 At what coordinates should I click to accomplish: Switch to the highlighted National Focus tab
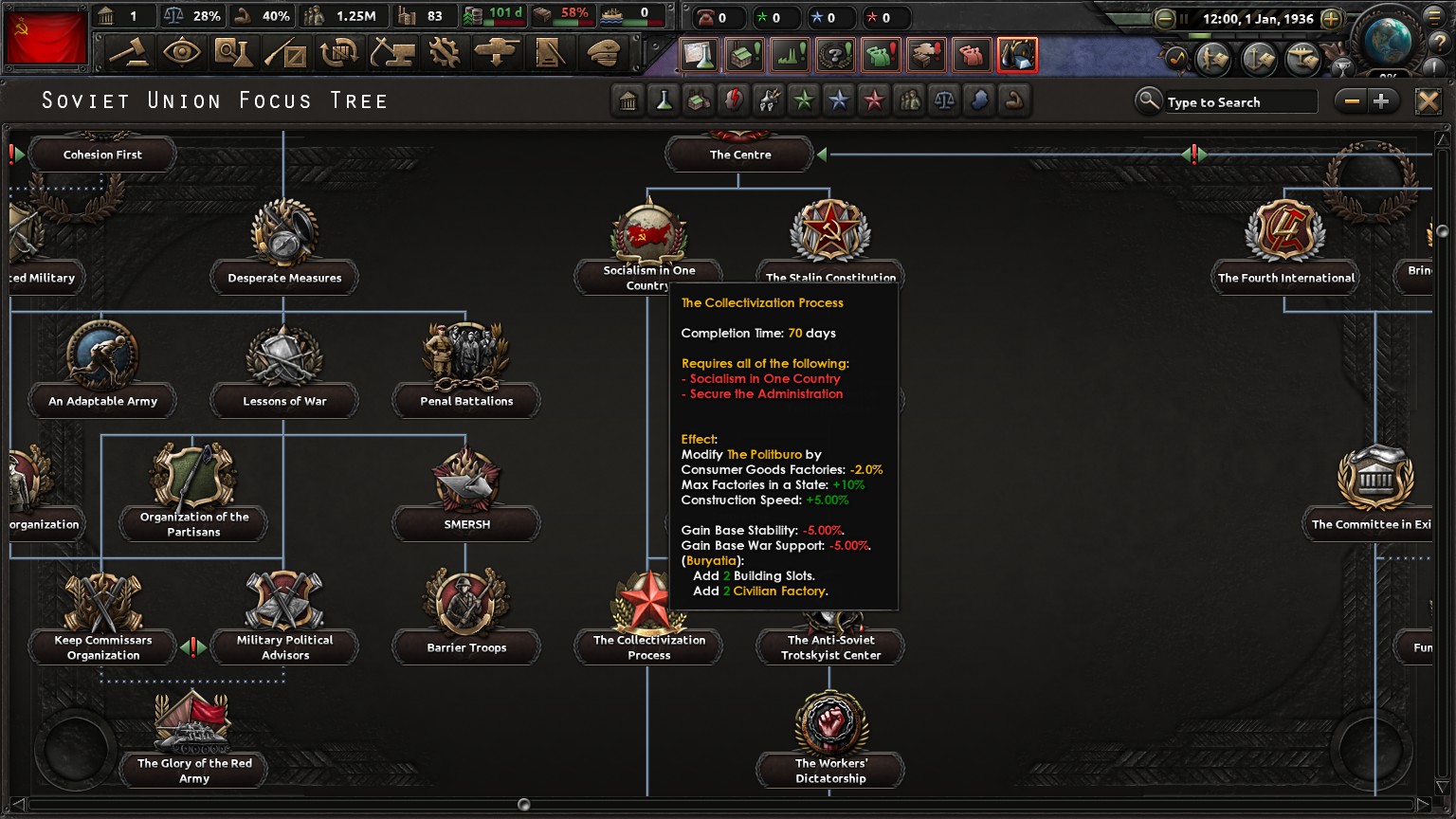tap(1018, 54)
